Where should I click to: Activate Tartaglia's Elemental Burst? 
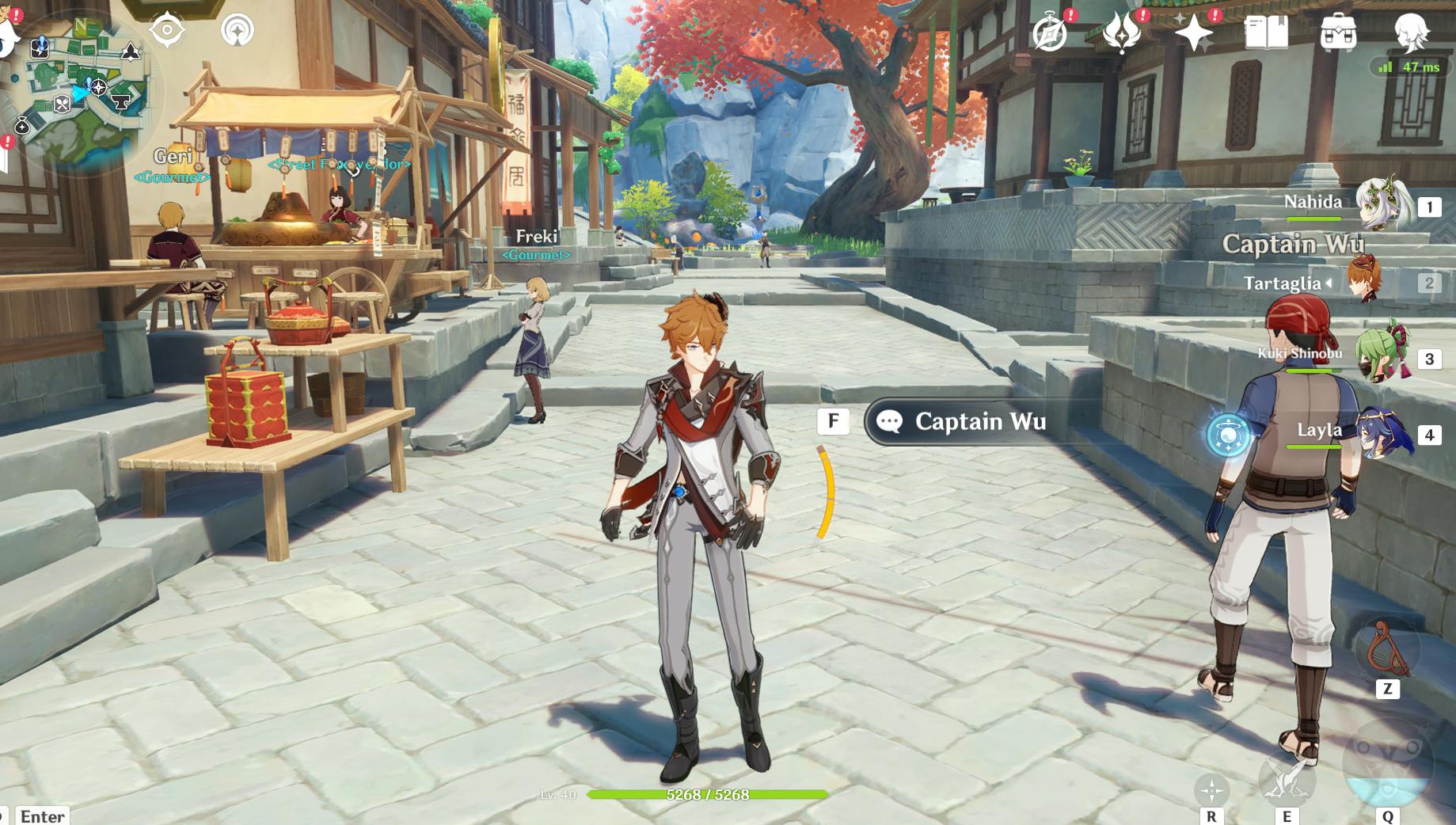(1387, 765)
